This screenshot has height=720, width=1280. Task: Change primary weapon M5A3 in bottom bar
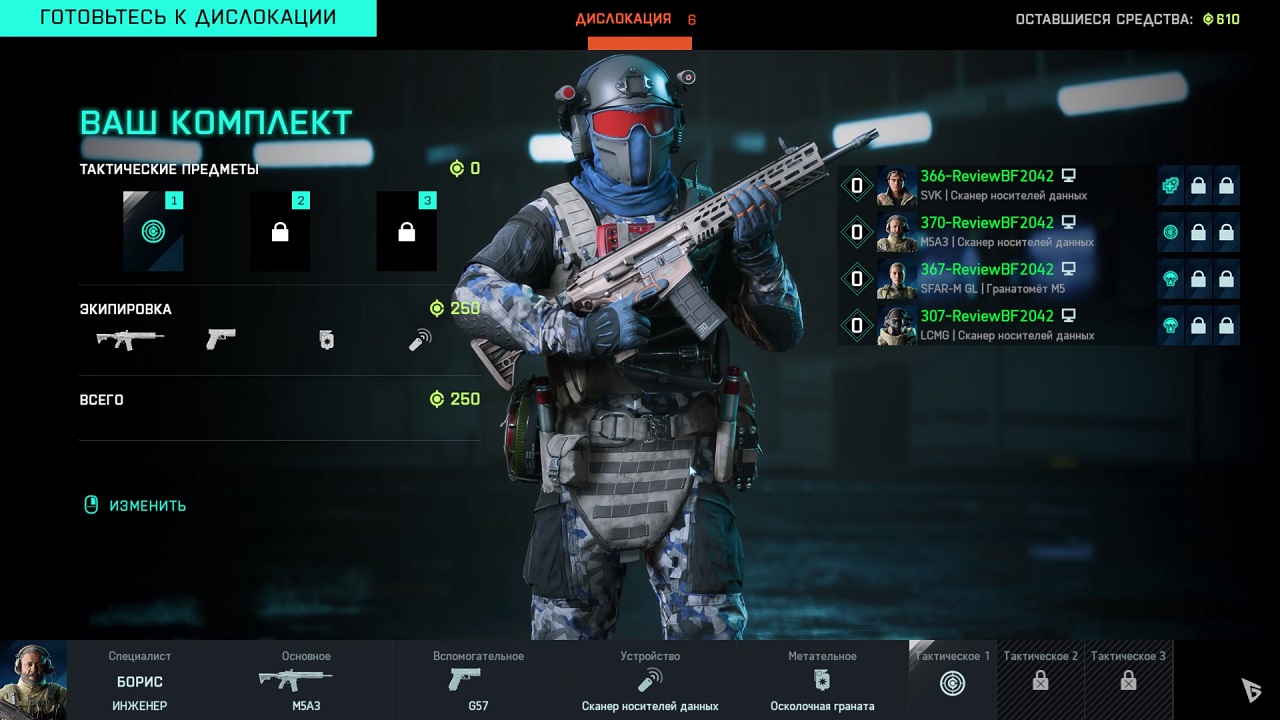point(306,681)
